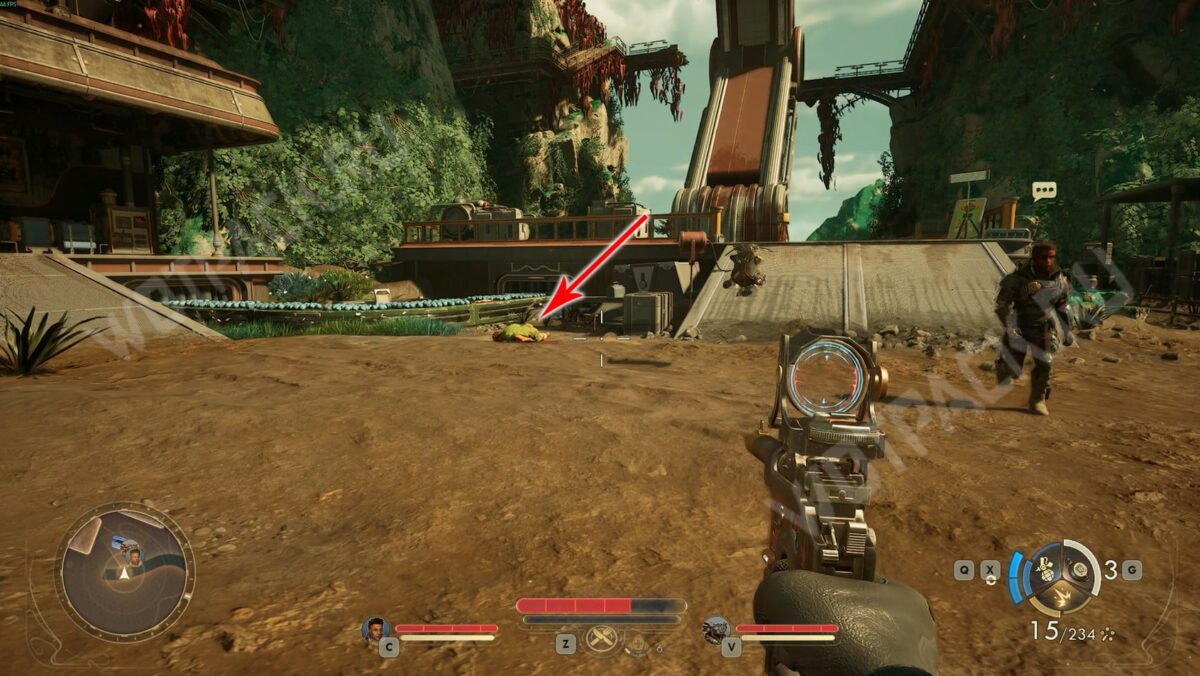Open the circular minimap
Screen dimensions: 1200x676
(124, 572)
